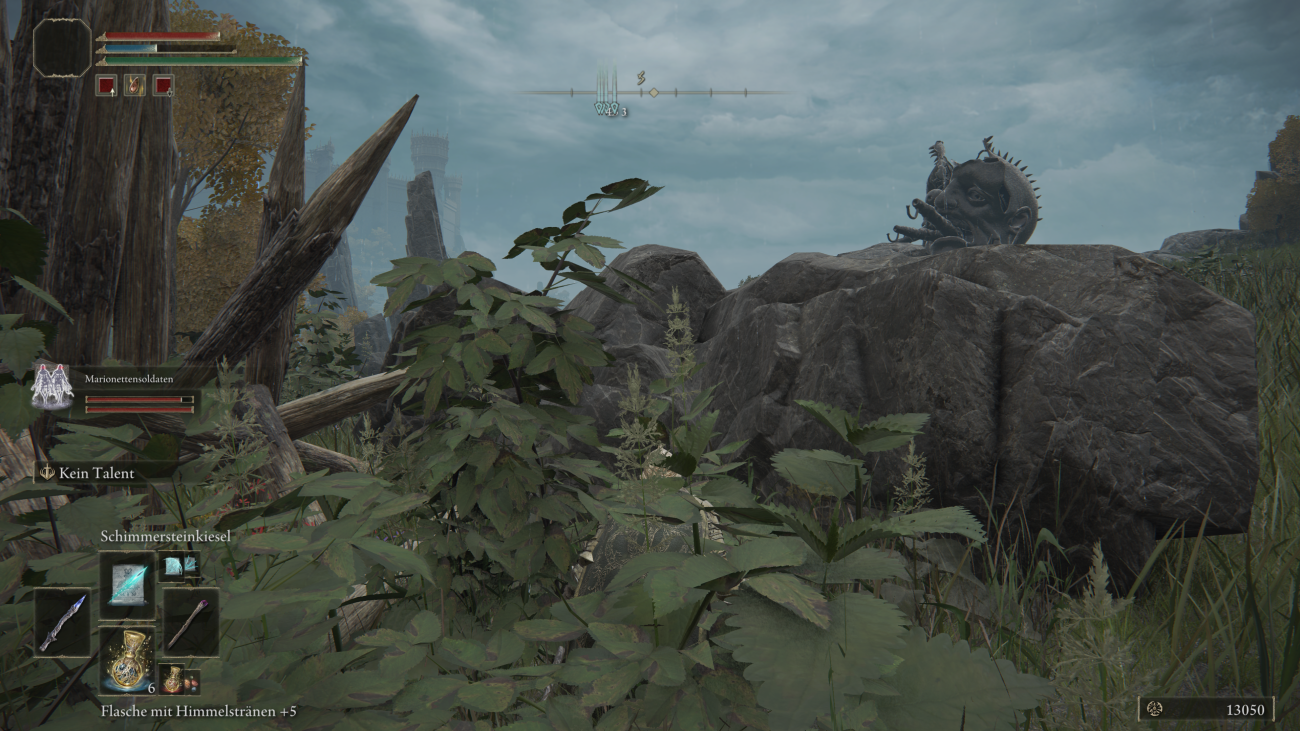The height and width of the screenshot is (731, 1300).
Task: Click the right-hand staff weapon slot
Action: pos(190,622)
